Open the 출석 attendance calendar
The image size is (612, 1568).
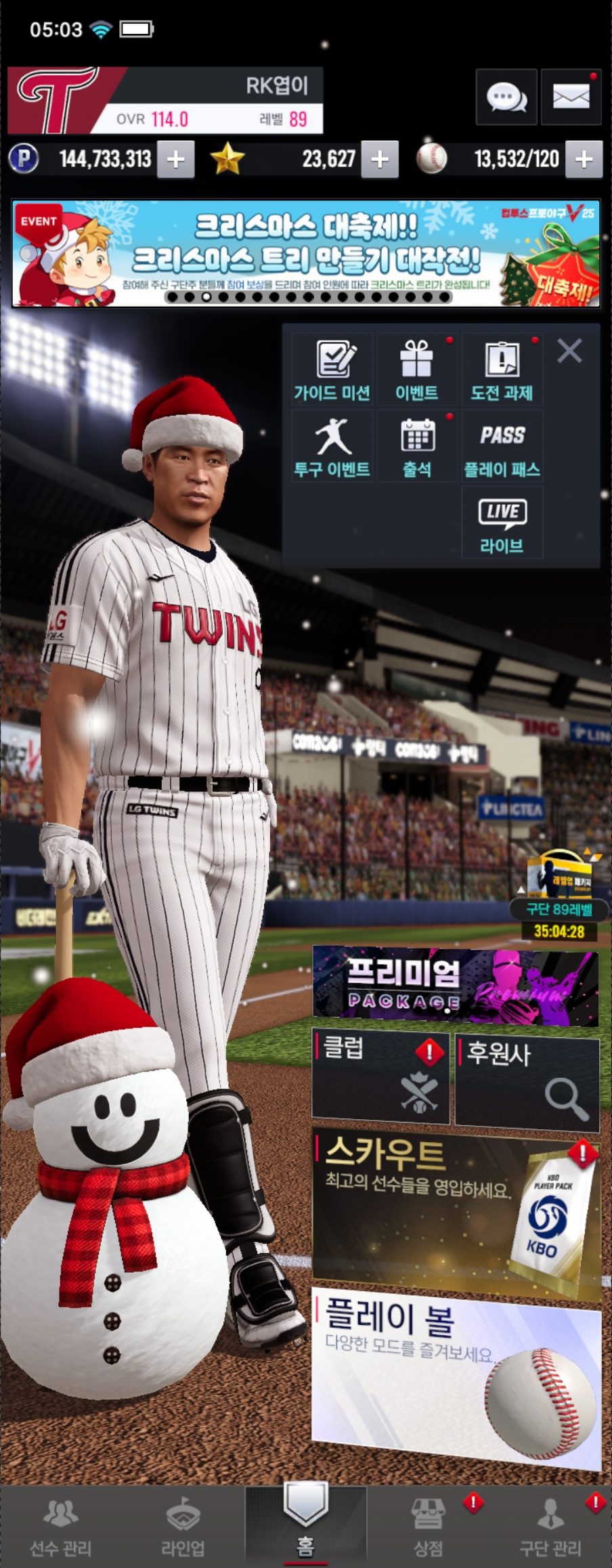coord(416,447)
